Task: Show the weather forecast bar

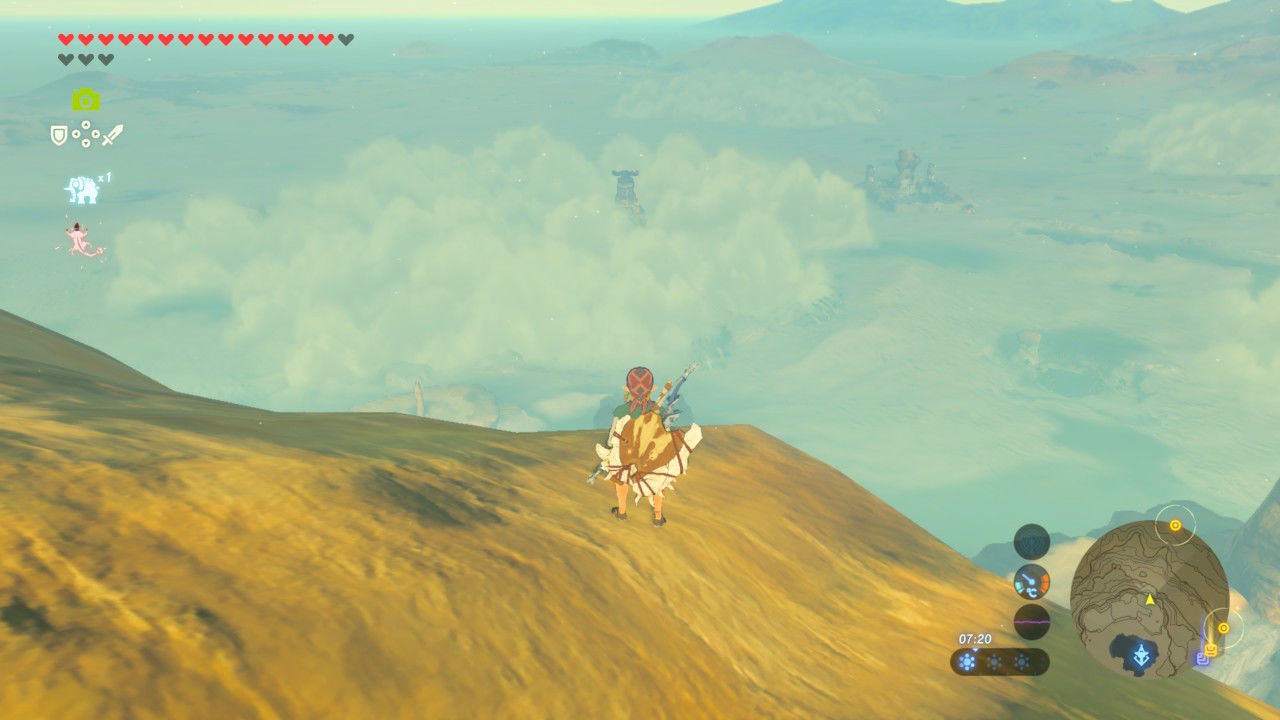Action: [1000, 661]
